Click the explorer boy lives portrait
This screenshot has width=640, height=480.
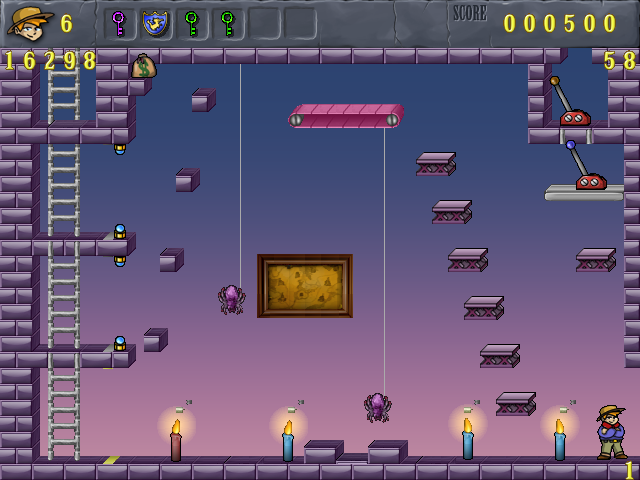point(30,22)
